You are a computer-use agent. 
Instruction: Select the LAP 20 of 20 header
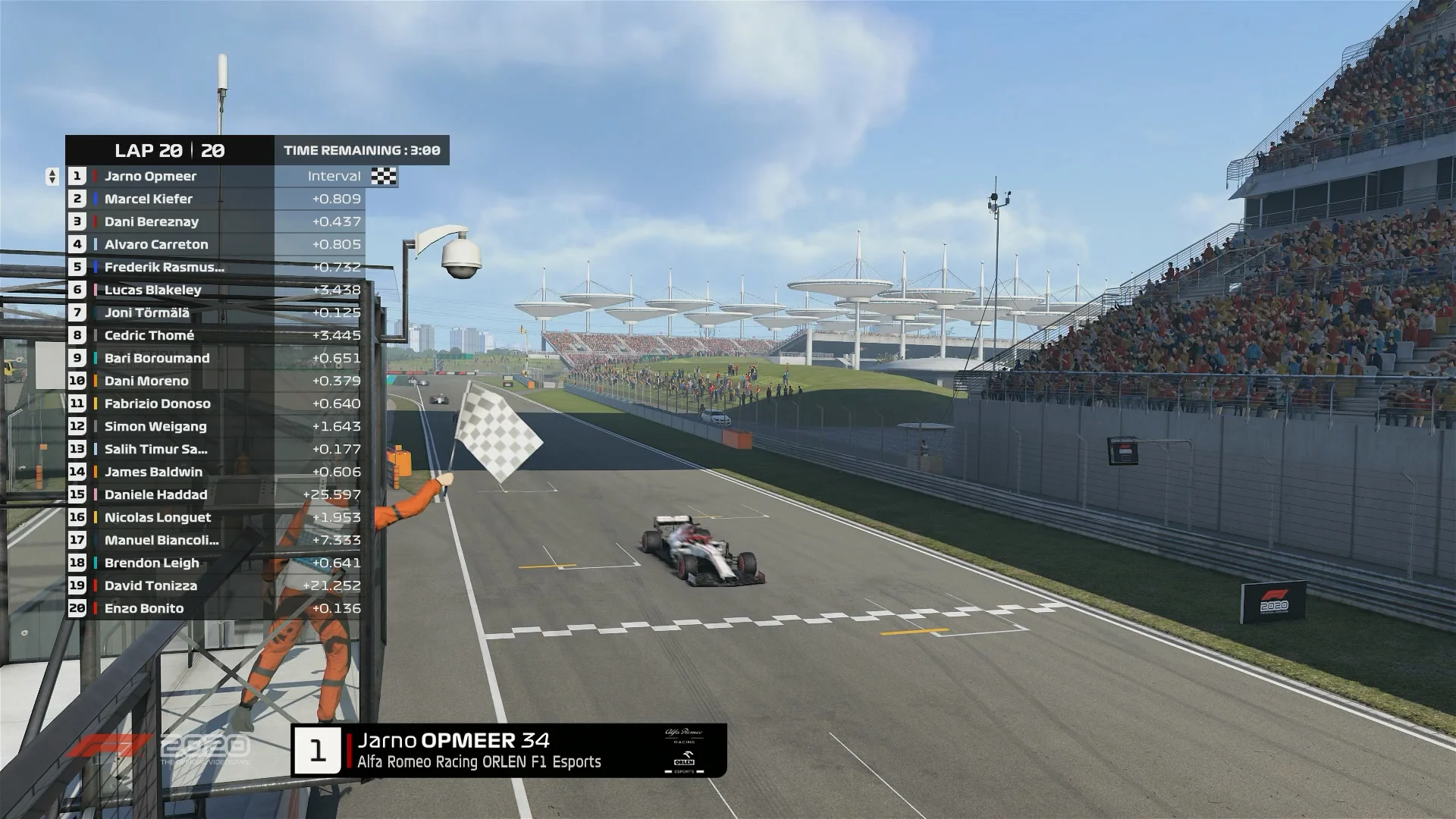click(x=168, y=150)
